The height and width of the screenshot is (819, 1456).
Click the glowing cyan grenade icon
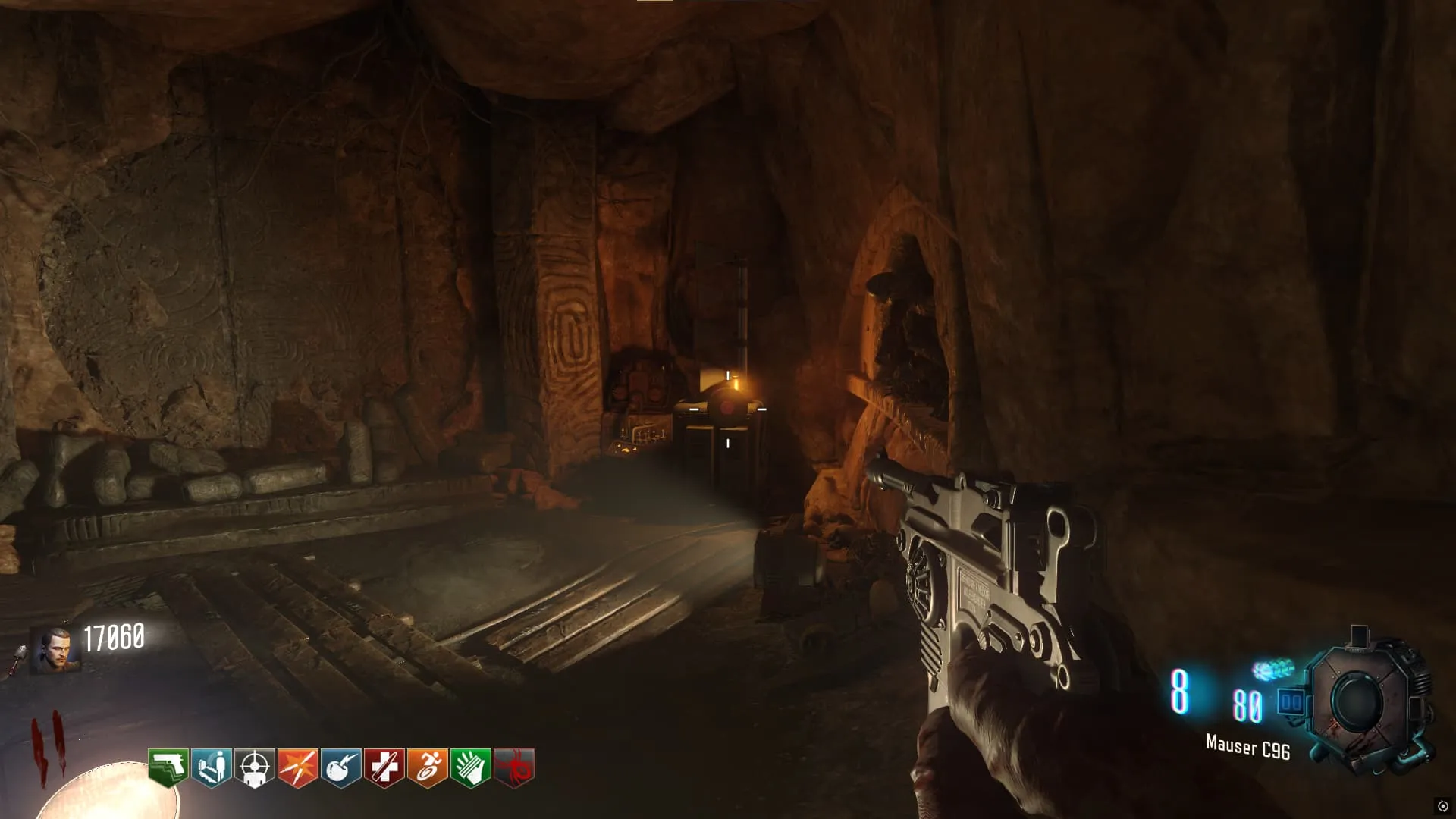tap(1273, 670)
